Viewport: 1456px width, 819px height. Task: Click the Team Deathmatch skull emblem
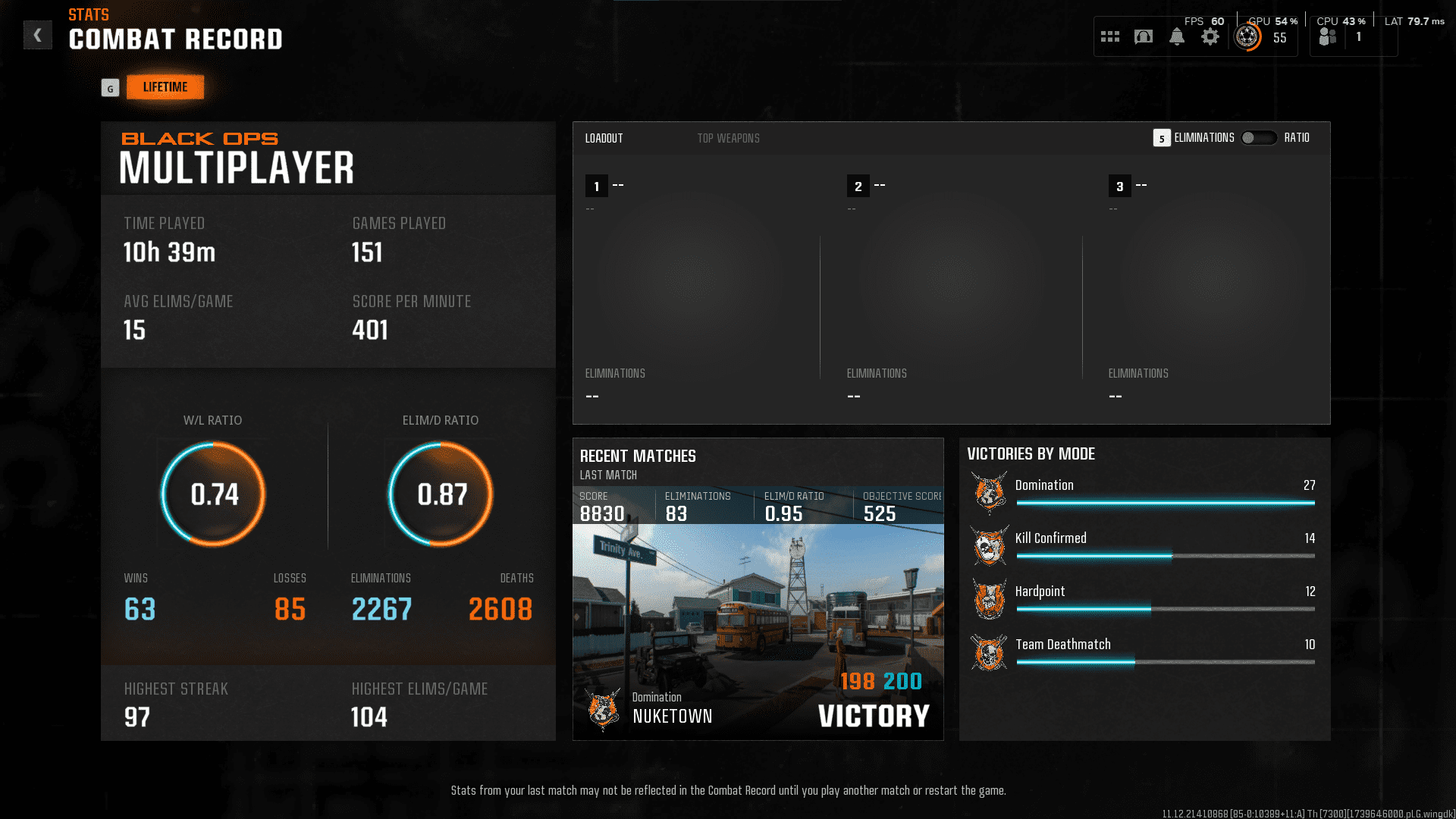(x=988, y=652)
